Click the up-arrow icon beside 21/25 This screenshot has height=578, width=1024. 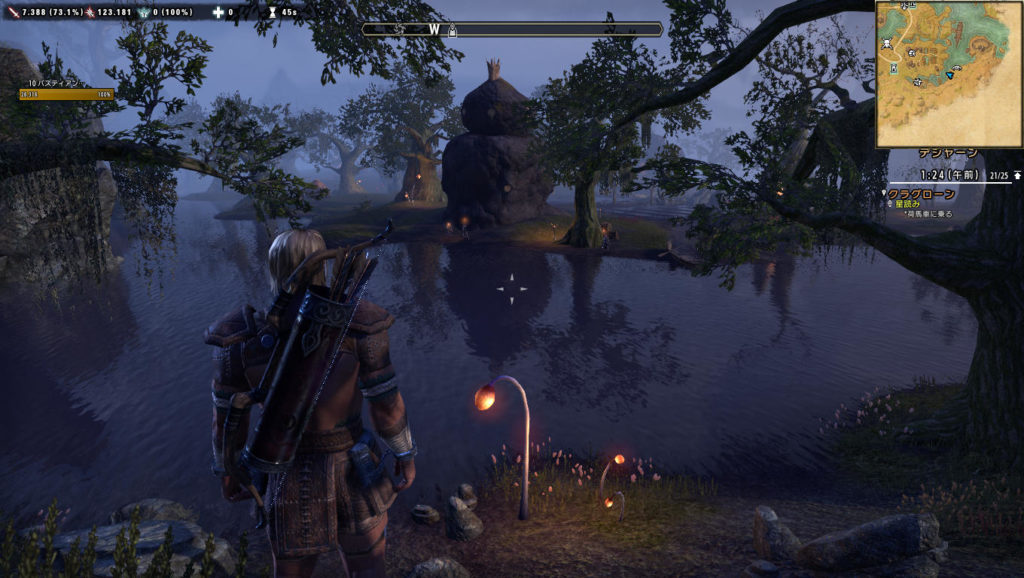1017,175
